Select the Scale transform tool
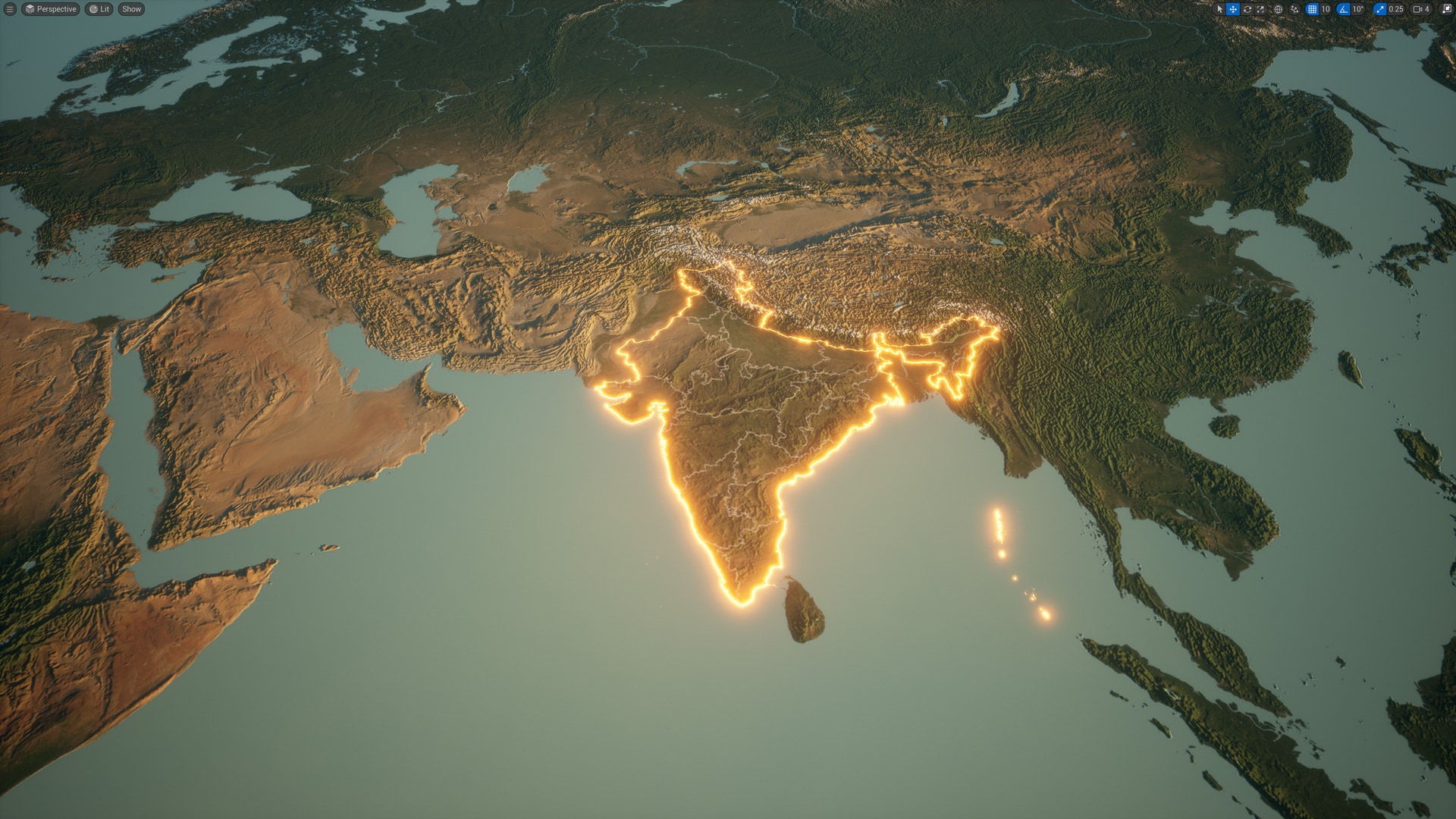Viewport: 1456px width, 819px height. pyautogui.click(x=1260, y=9)
